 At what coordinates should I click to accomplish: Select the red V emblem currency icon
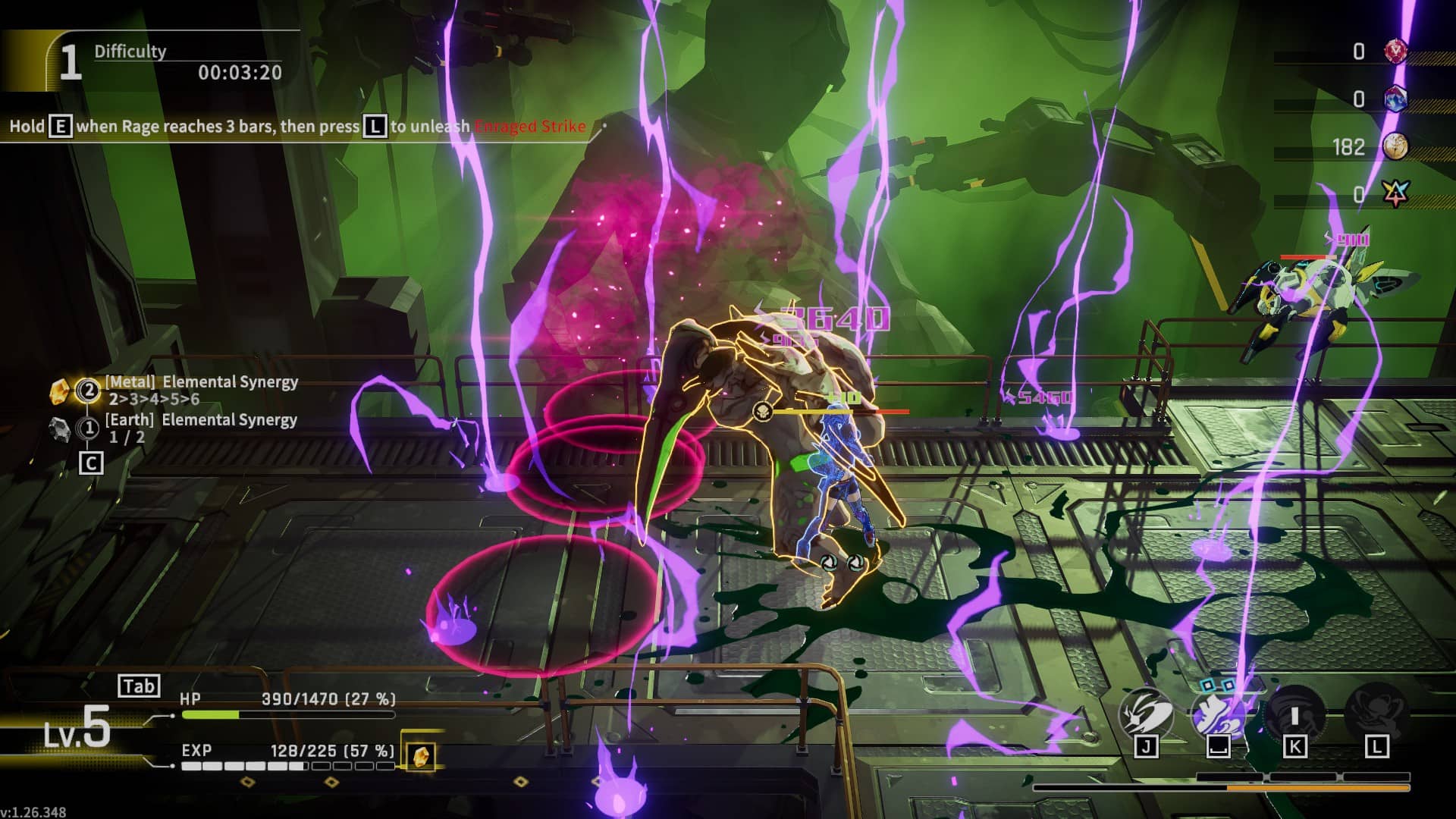[x=1395, y=52]
